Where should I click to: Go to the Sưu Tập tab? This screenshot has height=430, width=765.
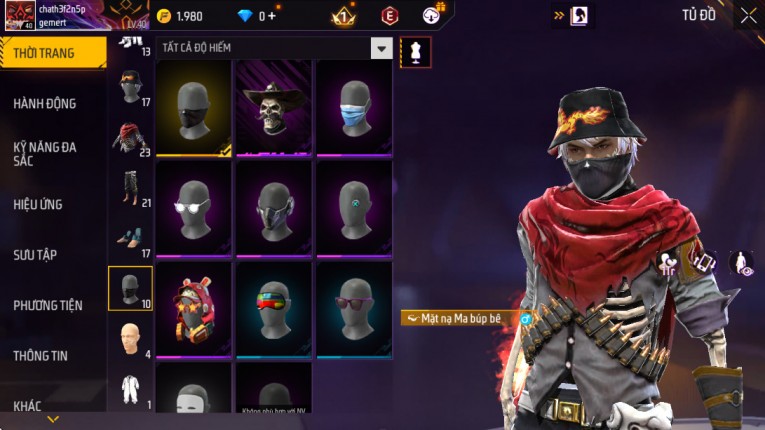point(35,255)
